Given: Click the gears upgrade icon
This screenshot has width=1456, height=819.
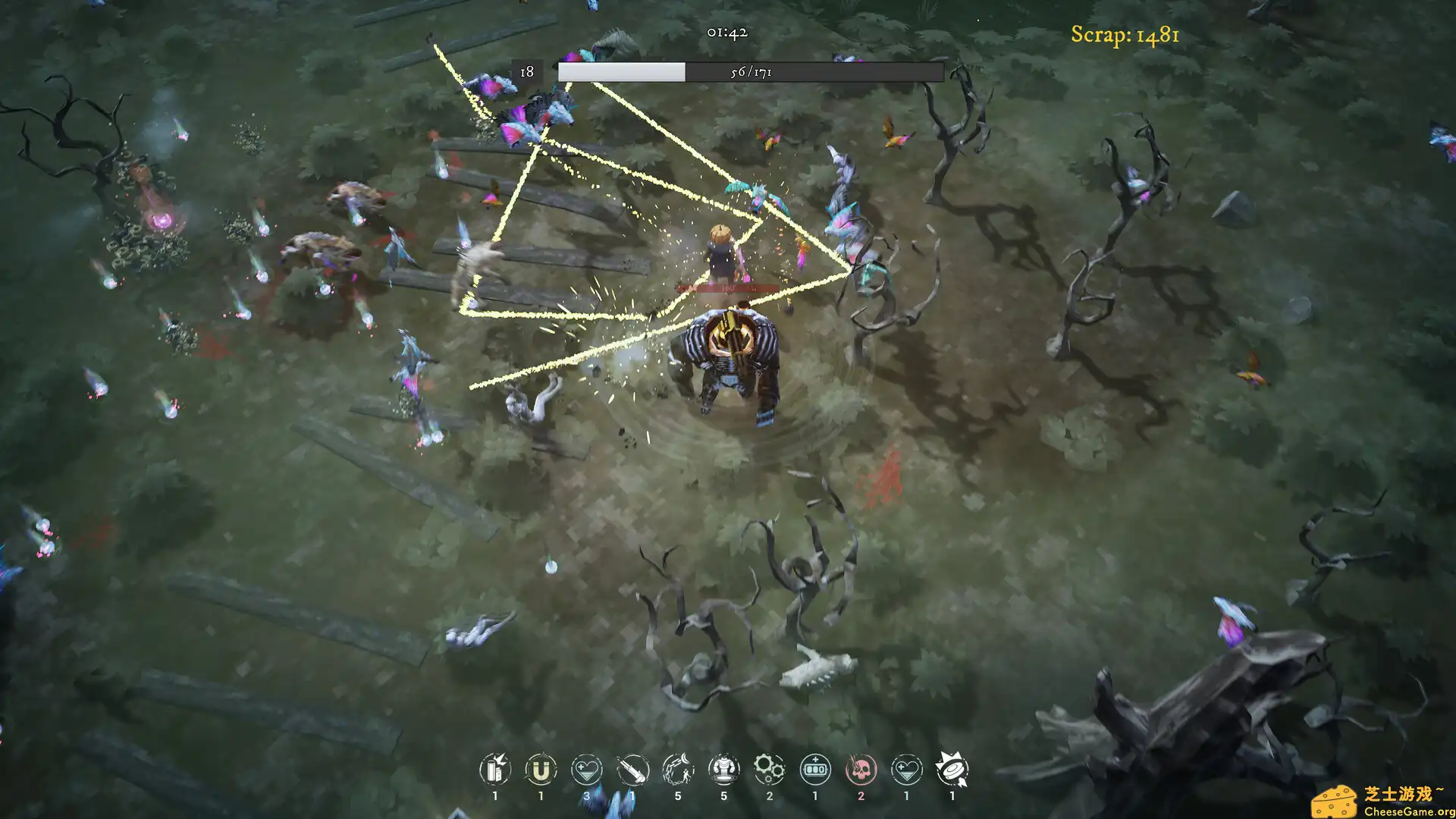Looking at the screenshot, I should tap(768, 770).
